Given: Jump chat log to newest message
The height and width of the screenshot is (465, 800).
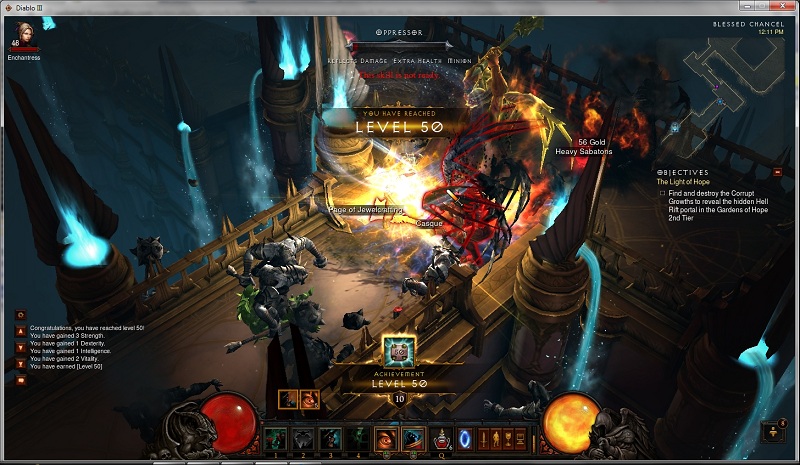Looking at the screenshot, I should 20,364.
